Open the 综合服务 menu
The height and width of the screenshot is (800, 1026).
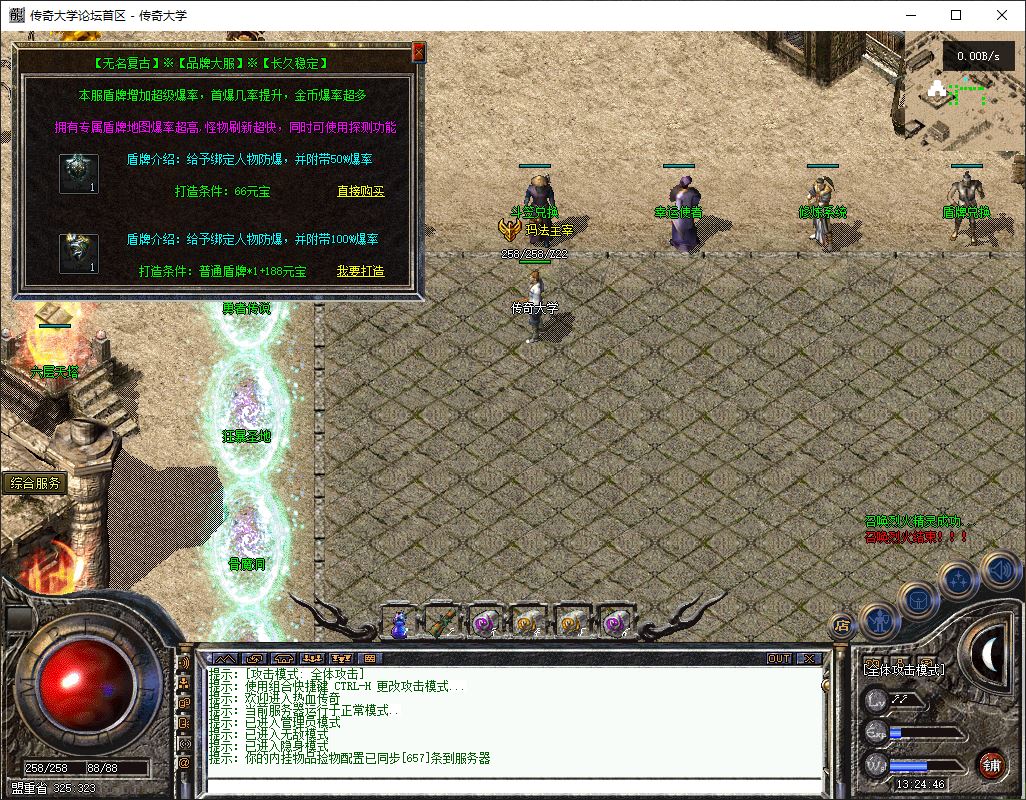(35, 483)
